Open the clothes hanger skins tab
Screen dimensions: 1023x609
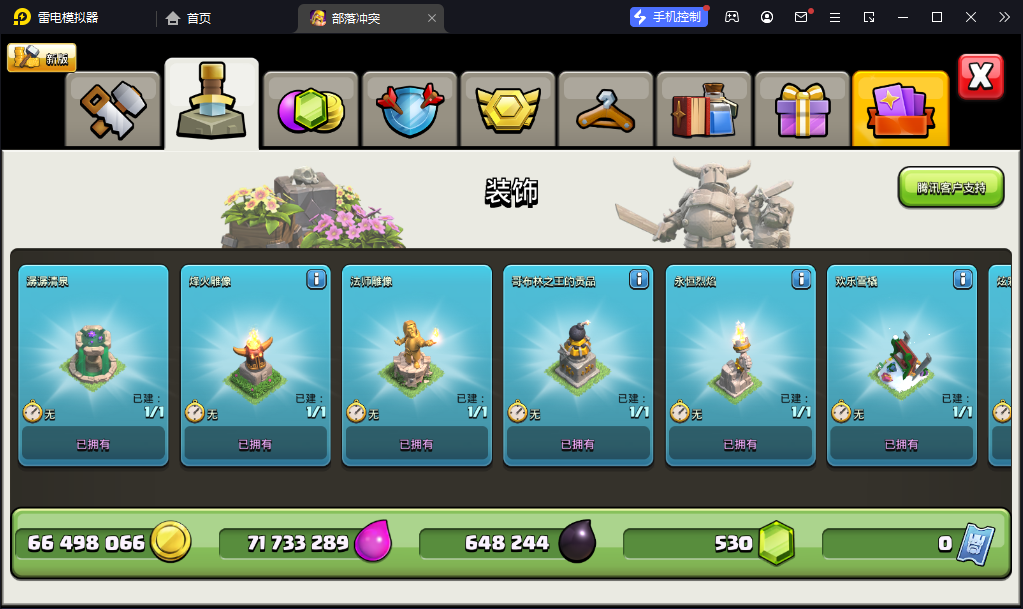[605, 110]
